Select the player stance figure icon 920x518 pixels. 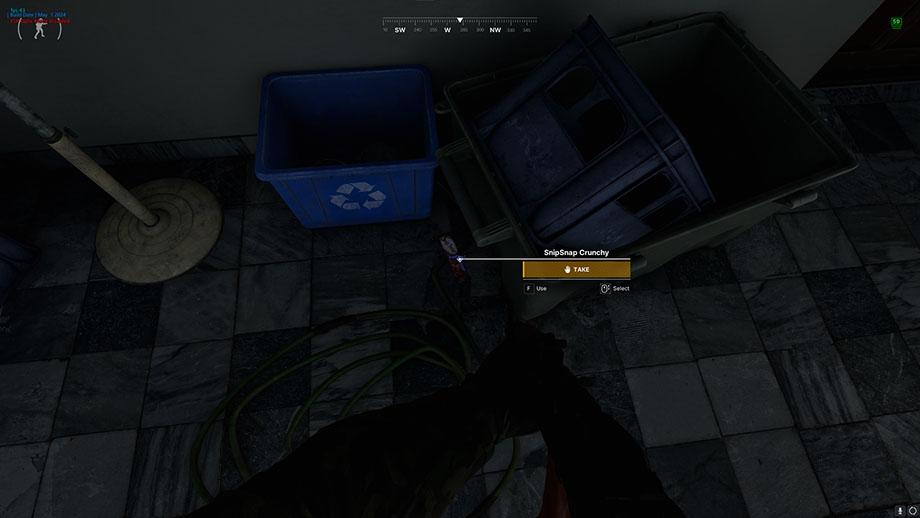tap(39, 29)
